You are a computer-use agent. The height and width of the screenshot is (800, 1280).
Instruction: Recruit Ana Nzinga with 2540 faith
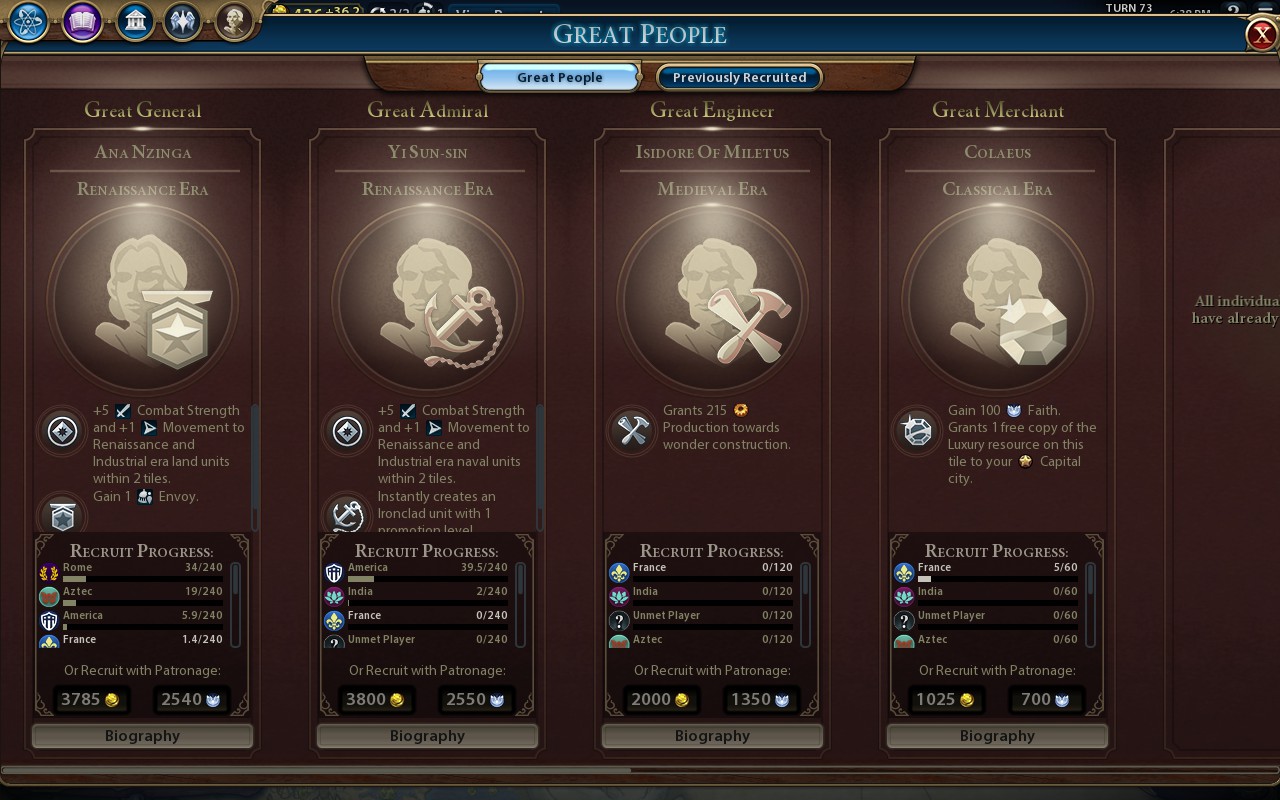[x=192, y=699]
